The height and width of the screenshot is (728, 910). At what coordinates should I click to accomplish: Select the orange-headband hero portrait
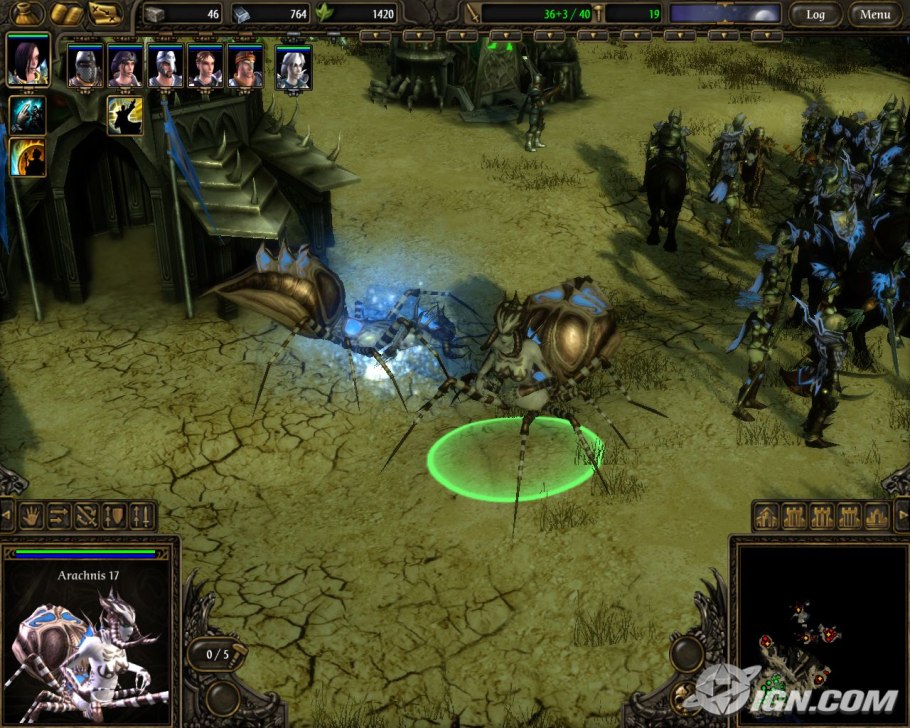coord(245,67)
